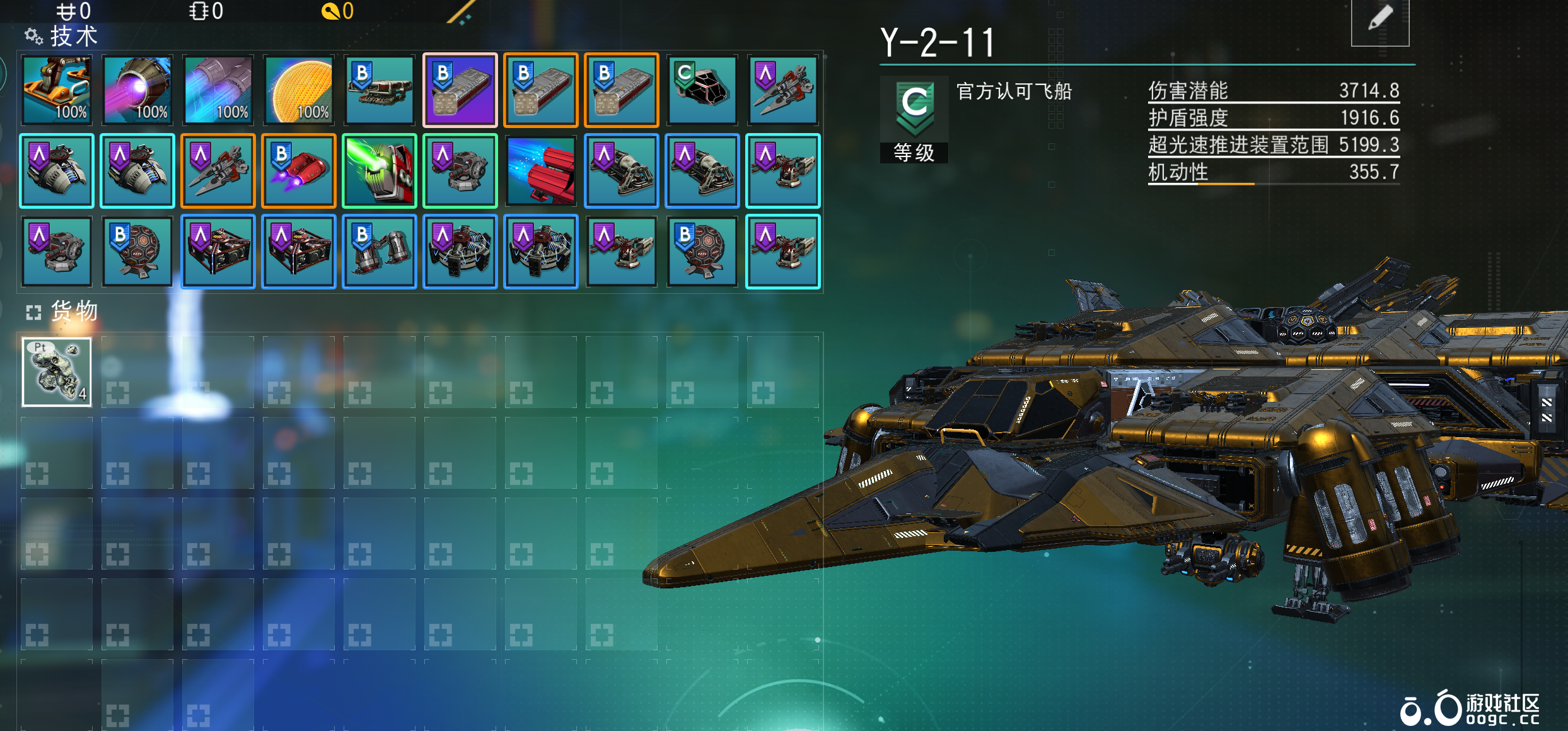Pick the green beam weapon technology slot
The width and height of the screenshot is (1568, 731).
[380, 170]
